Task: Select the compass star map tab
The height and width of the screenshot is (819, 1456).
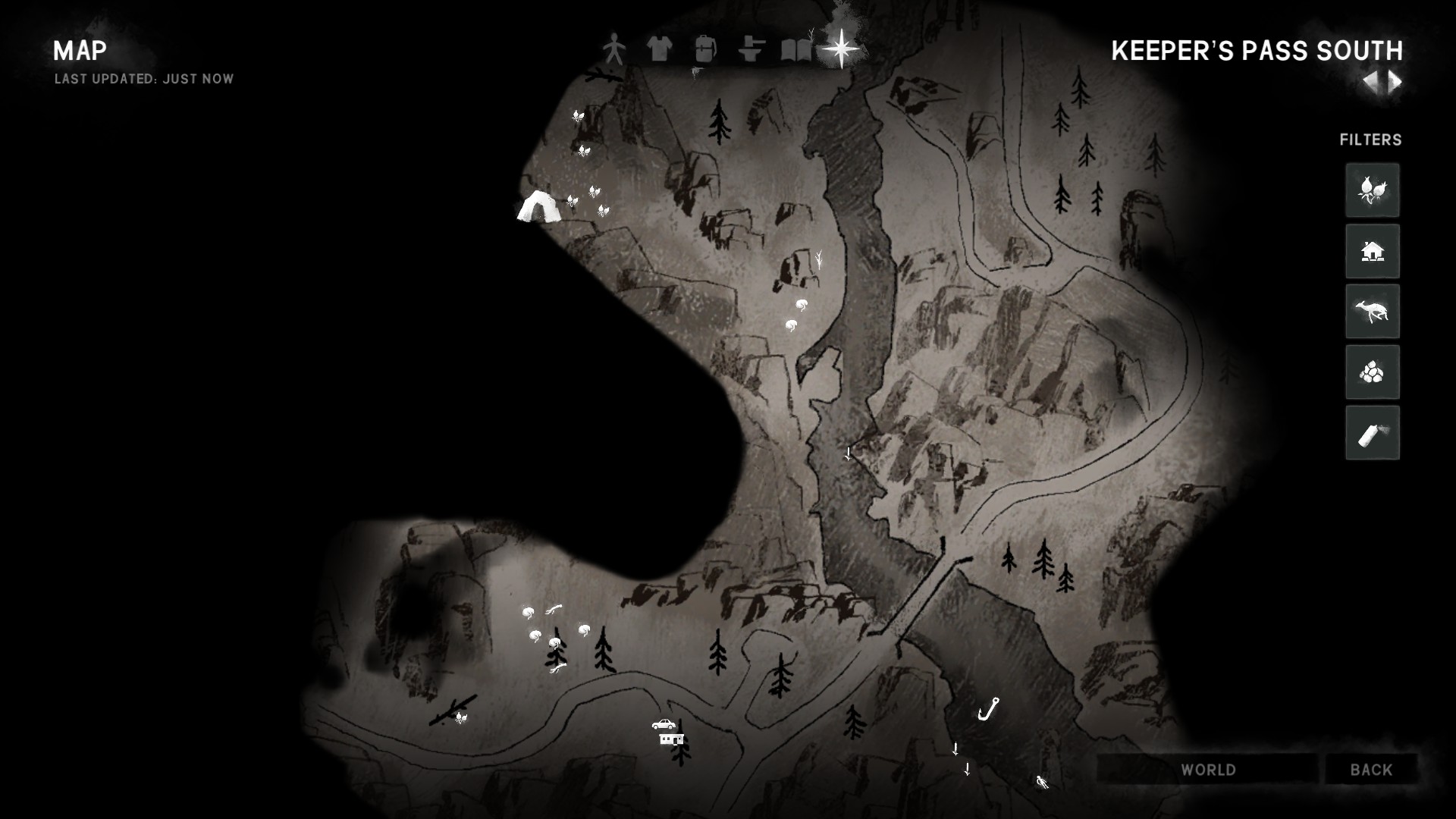Action: [x=841, y=49]
